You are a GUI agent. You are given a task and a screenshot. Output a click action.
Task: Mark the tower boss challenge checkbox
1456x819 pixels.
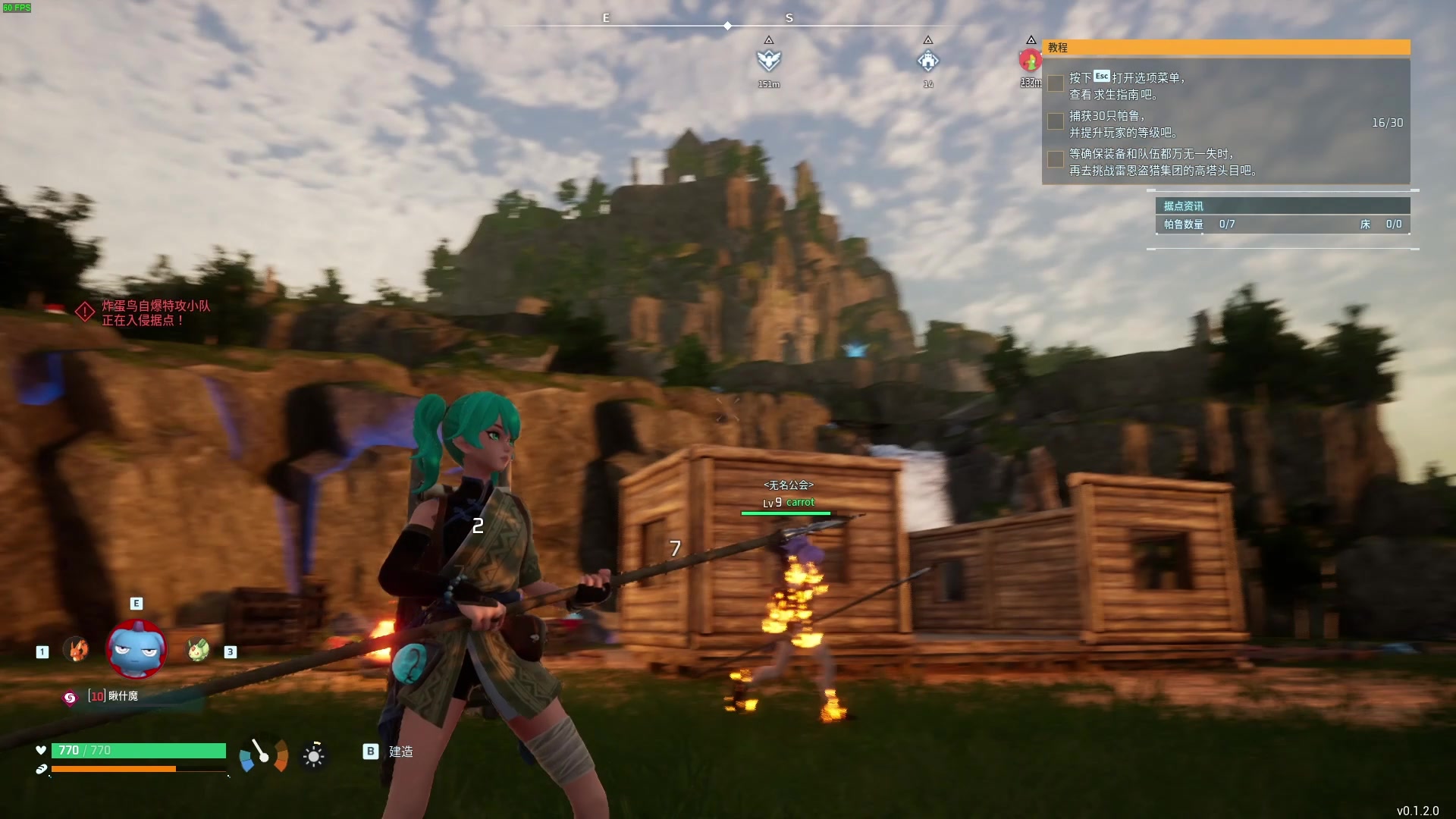point(1055,159)
